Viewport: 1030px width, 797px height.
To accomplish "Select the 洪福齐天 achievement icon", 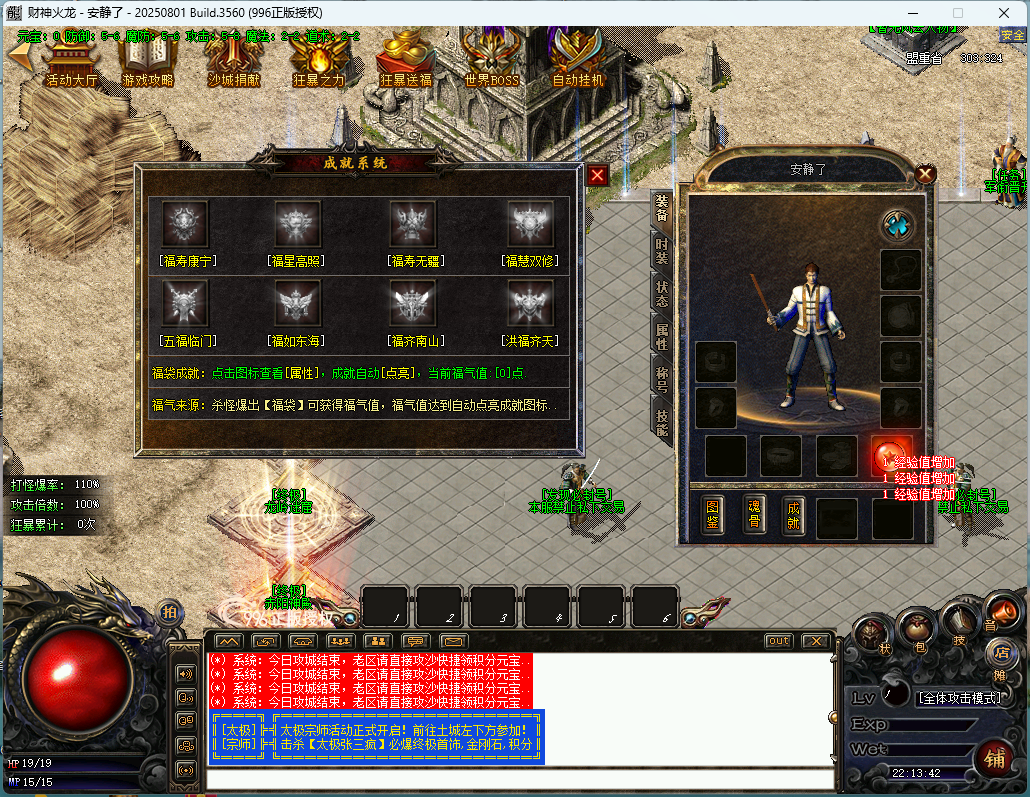I will (x=530, y=302).
